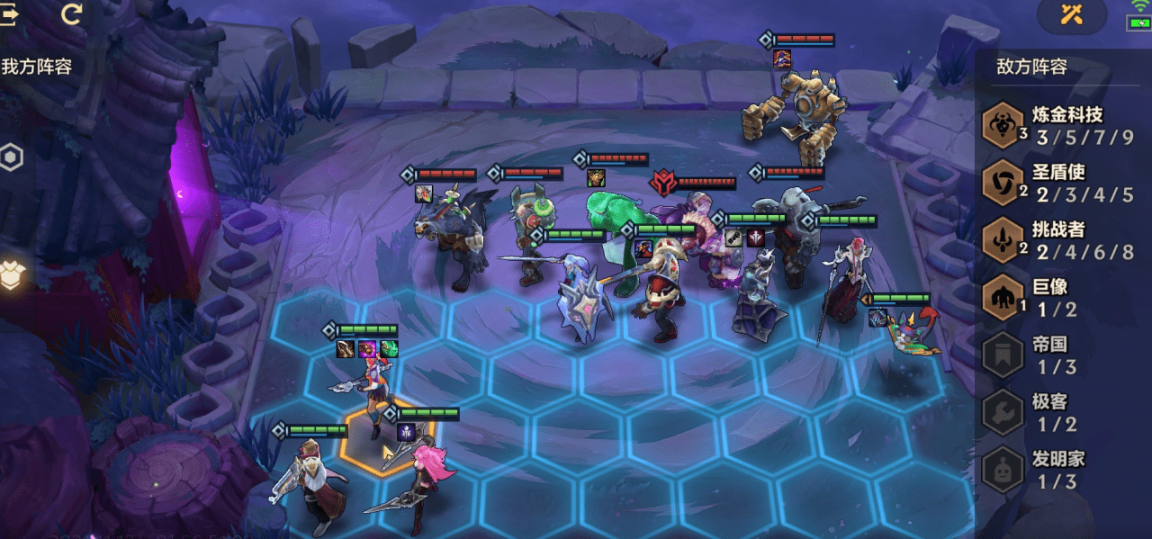Choose the 挑战者 trait entry

pyautogui.click(x=1060, y=240)
